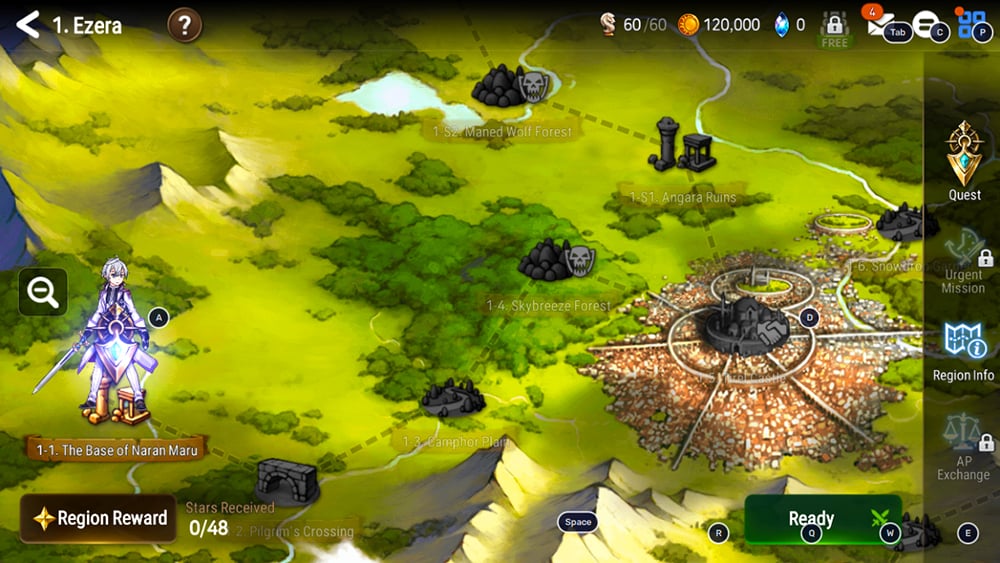Zoom out the map with magnifier button

(42, 292)
